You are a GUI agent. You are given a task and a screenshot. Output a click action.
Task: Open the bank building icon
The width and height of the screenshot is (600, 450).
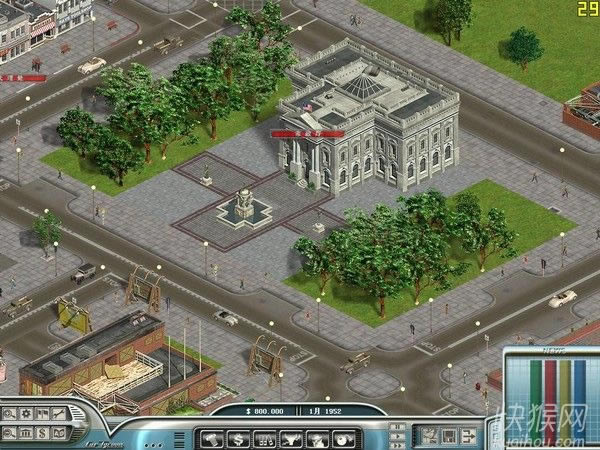(26, 431)
